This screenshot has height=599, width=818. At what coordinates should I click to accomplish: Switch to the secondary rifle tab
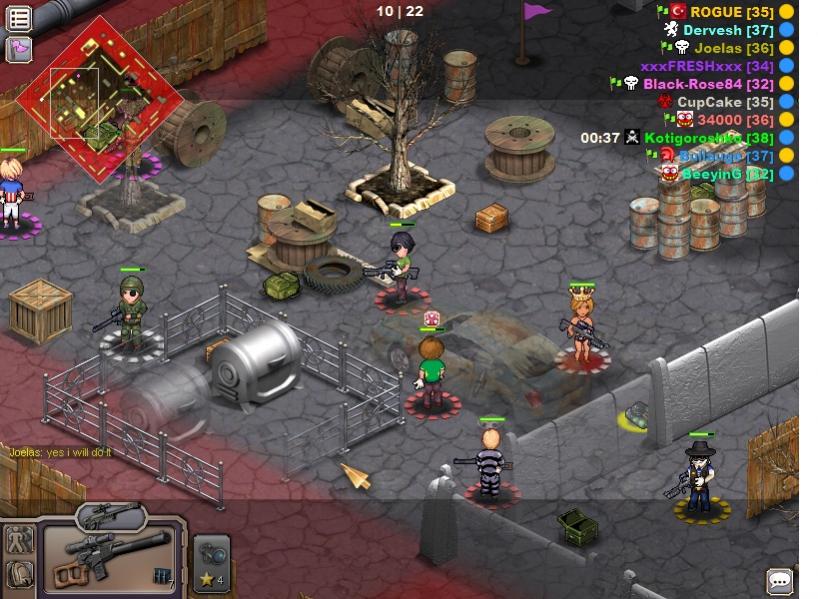click(110, 515)
